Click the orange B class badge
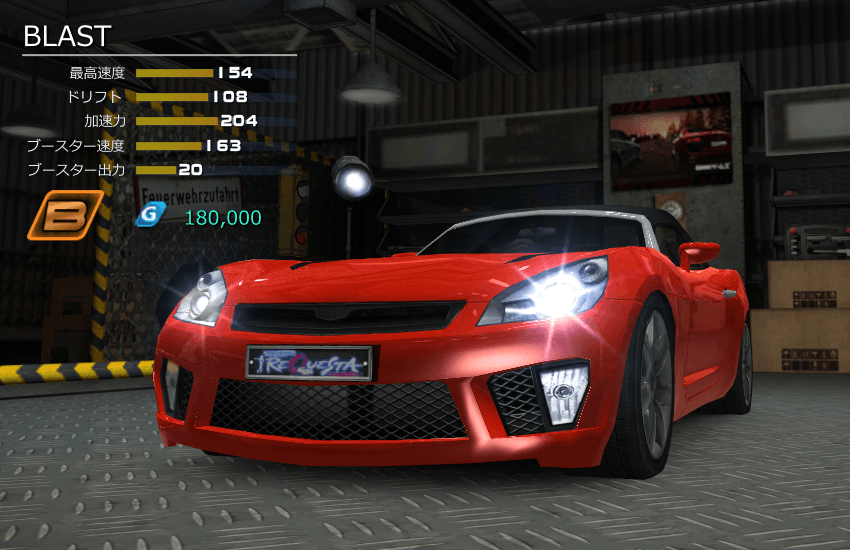Image resolution: width=850 pixels, height=550 pixels. [x=65, y=216]
